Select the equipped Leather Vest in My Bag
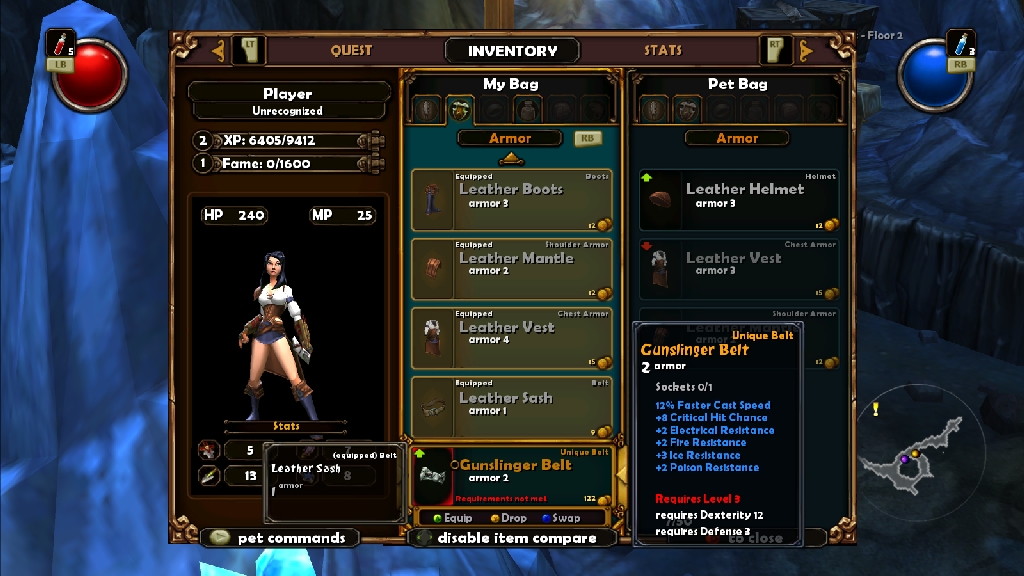The width and height of the screenshot is (1024, 576). tap(511, 338)
